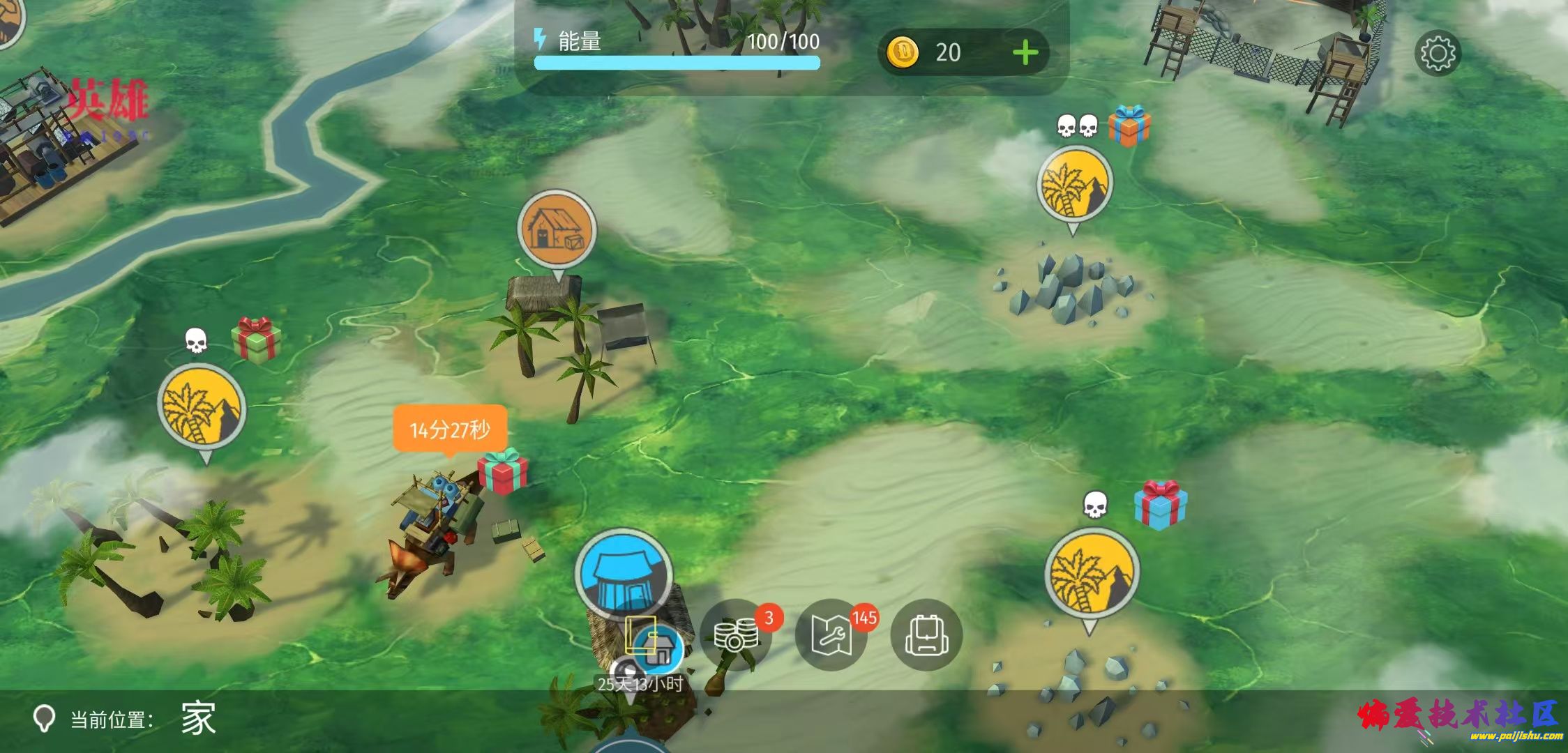Open the settings gear menu
The image size is (1568, 753).
point(1437,53)
